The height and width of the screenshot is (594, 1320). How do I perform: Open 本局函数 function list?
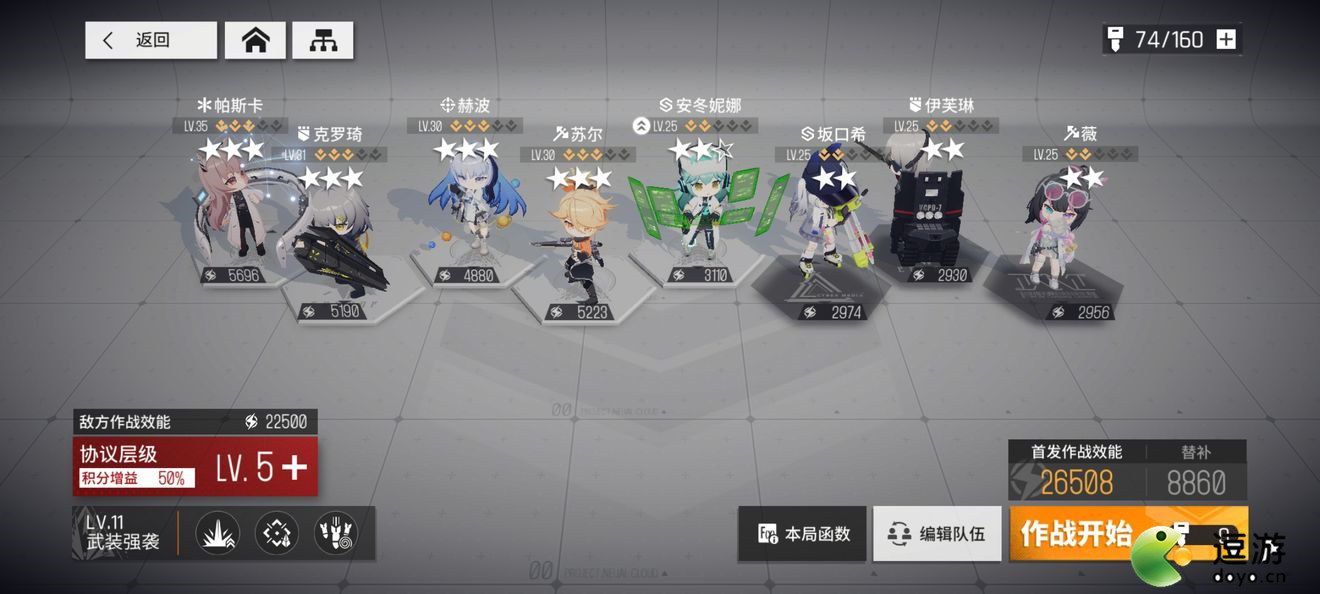tap(805, 533)
